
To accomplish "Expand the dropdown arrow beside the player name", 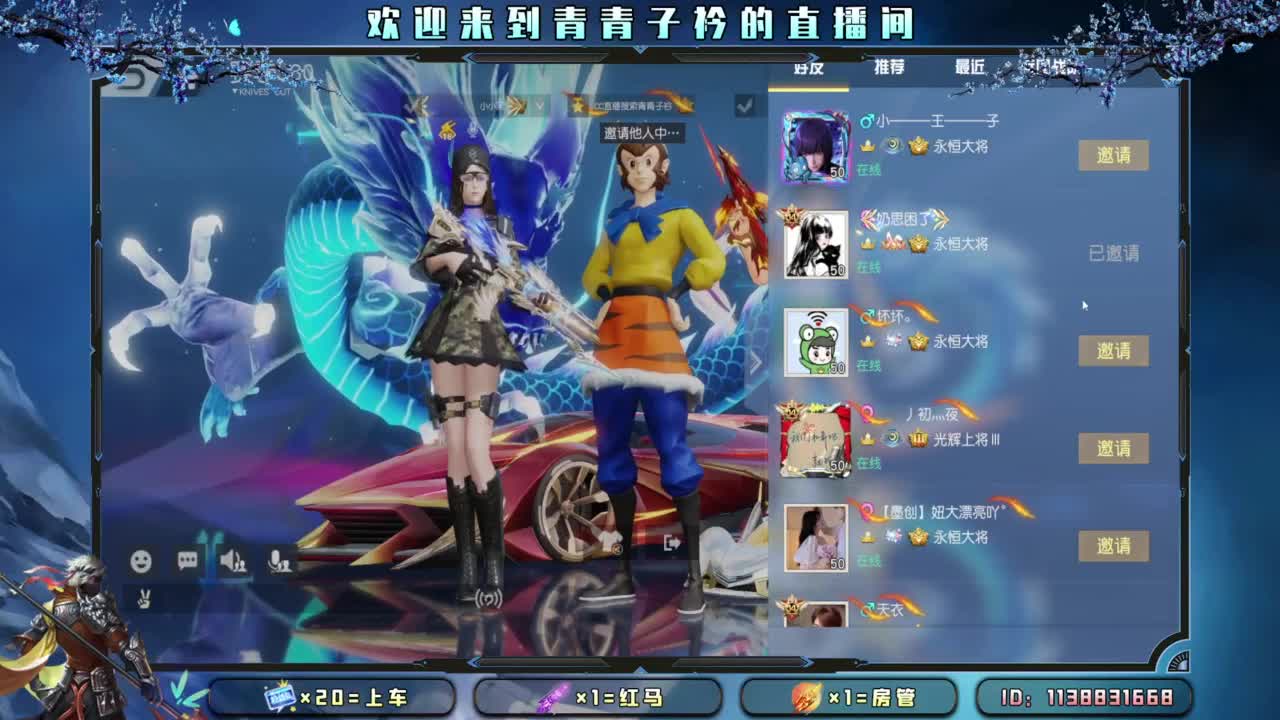I will [538, 103].
